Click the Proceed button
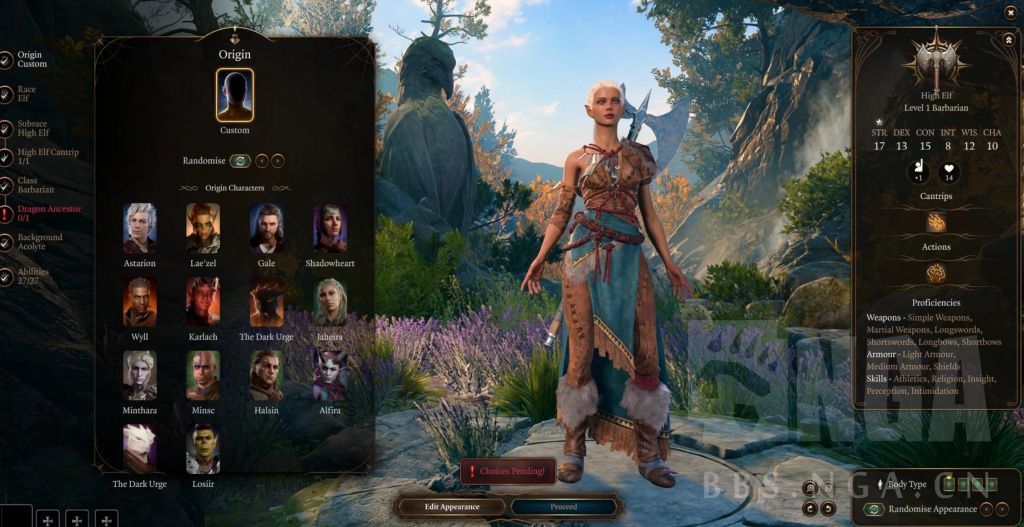 [x=563, y=506]
